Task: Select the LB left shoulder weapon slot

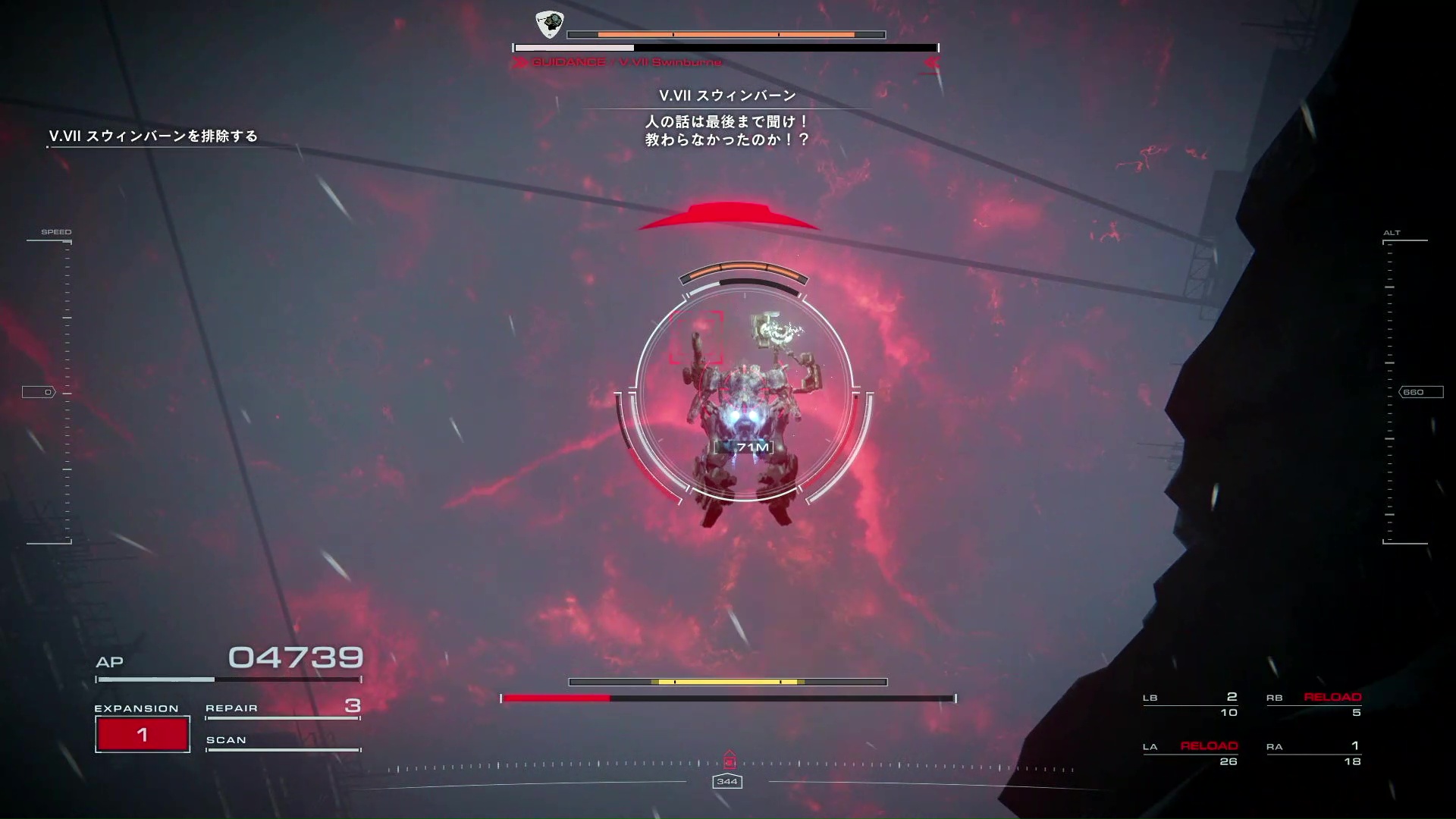Action: pos(1191,704)
